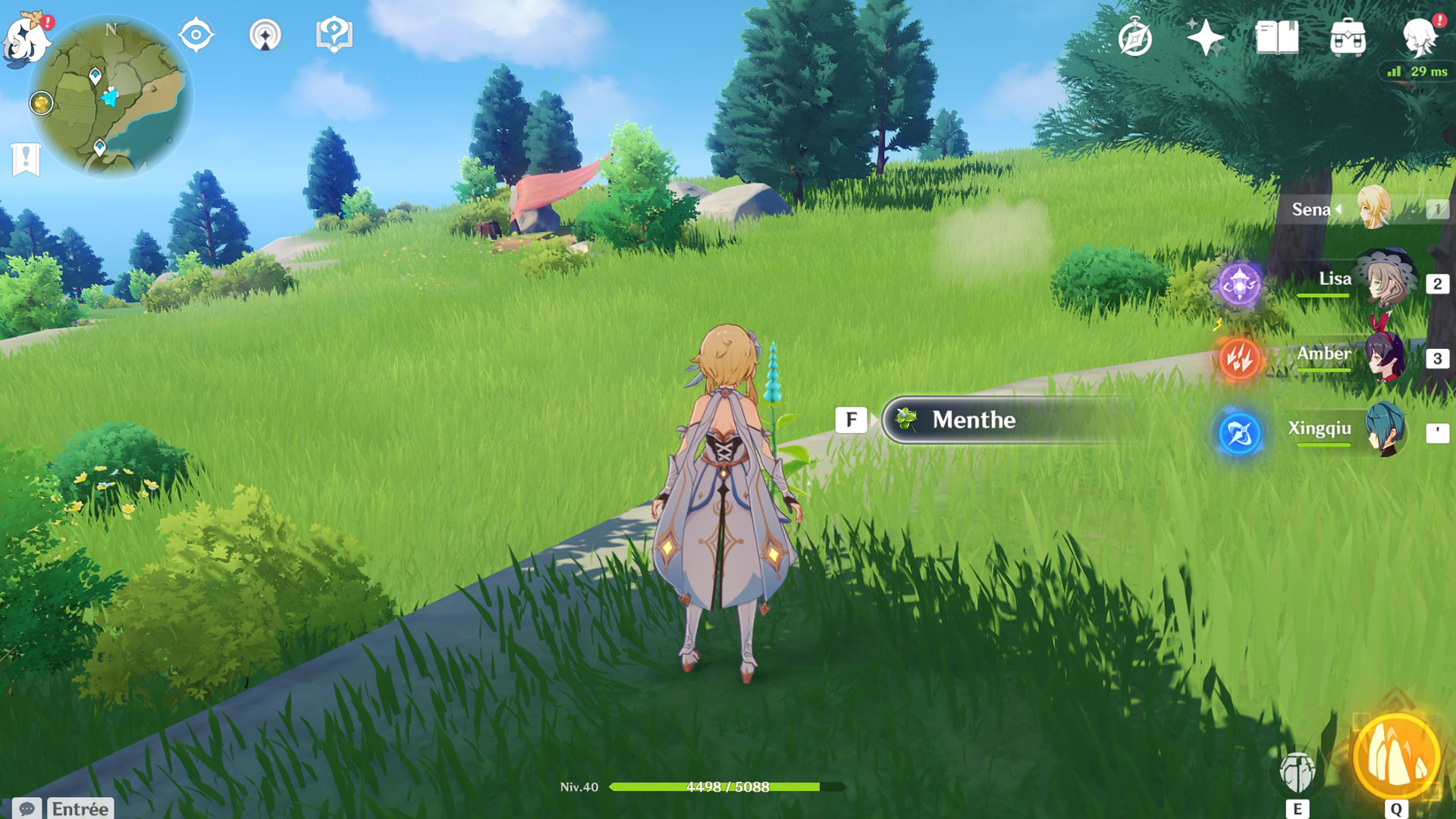Image resolution: width=1456 pixels, height=819 pixels.
Task: Trigger Lisa's purple Electro burst icon
Action: (x=1239, y=284)
